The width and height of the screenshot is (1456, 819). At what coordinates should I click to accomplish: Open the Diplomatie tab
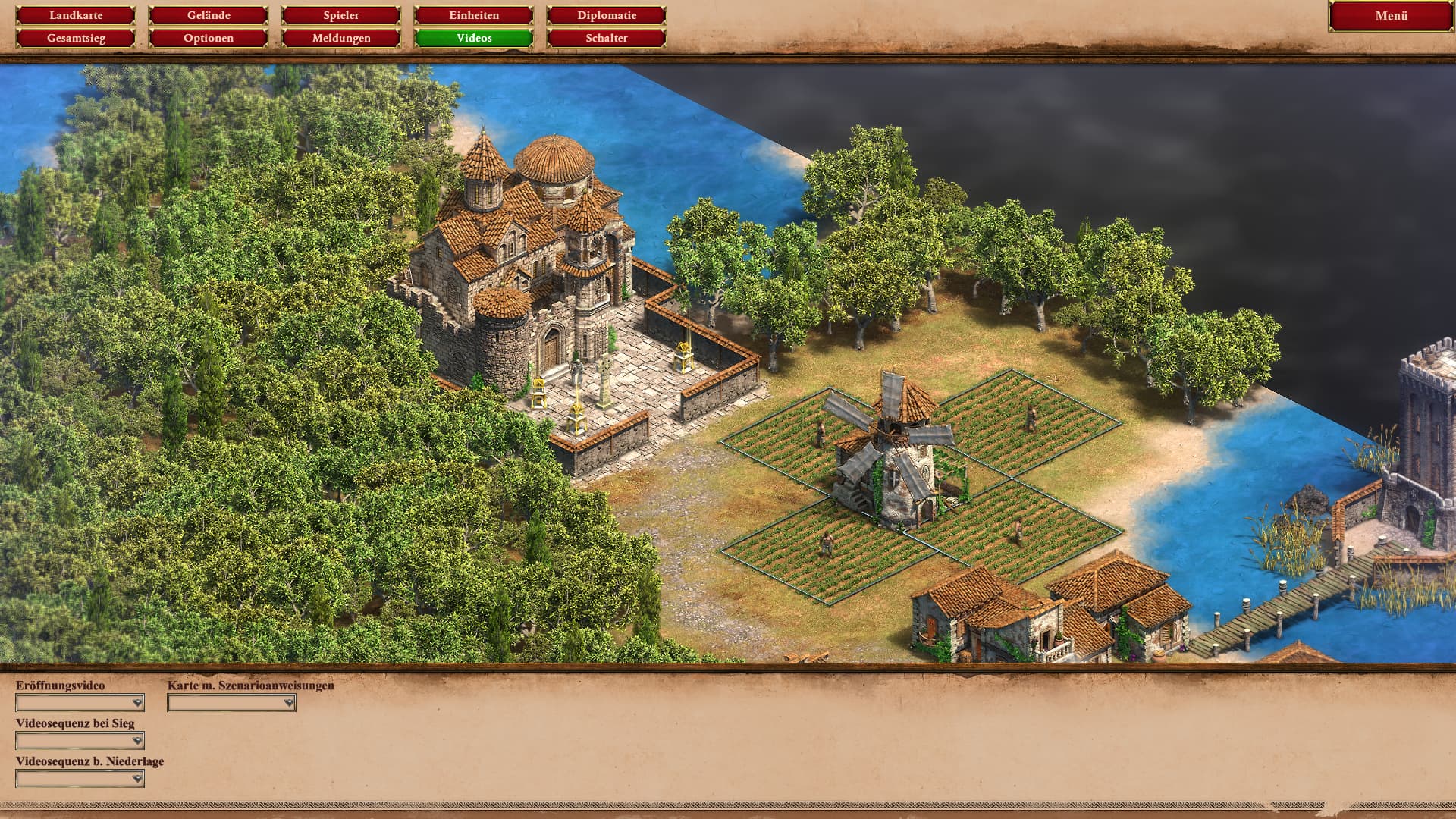coord(607,15)
